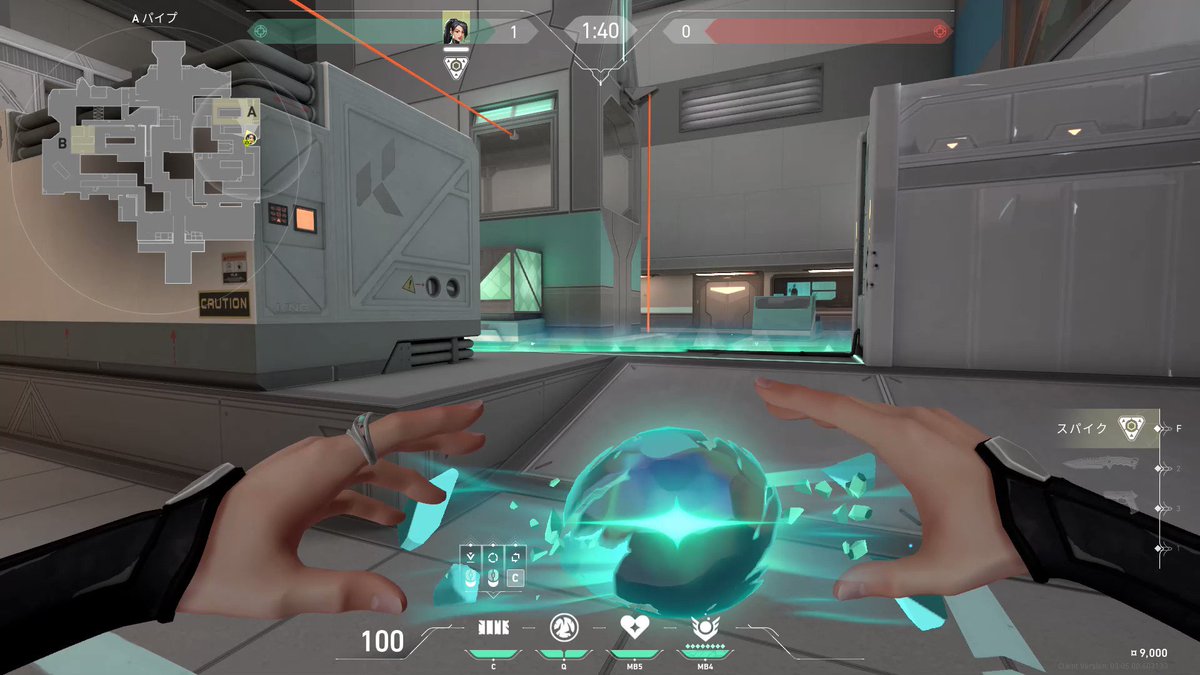Click the spike carrier icon under the portrait
This screenshot has height=675, width=1200.
coord(456,67)
